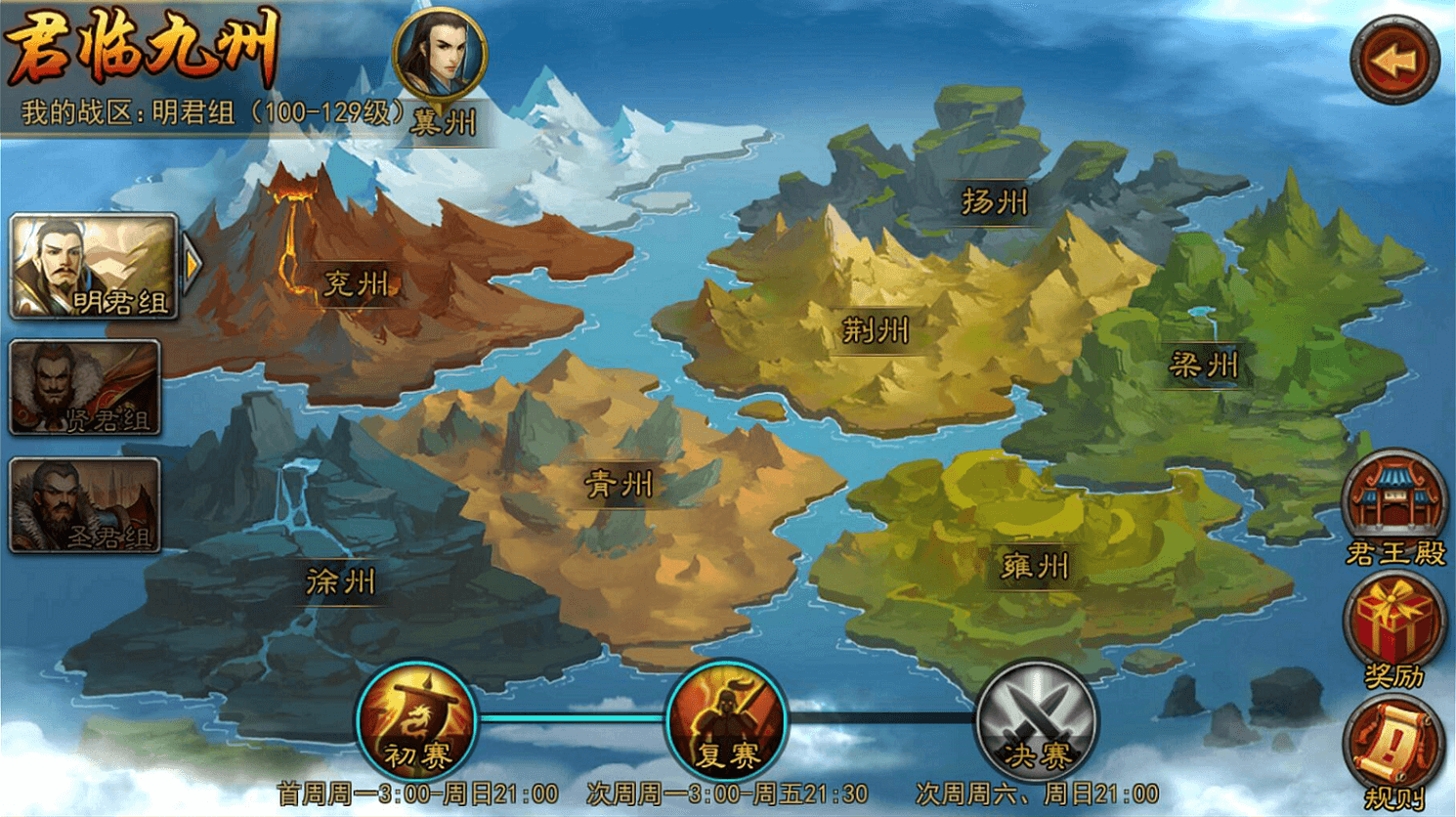The height and width of the screenshot is (817, 1456).
Task: Choose the 扬州 region
Action: (x=994, y=202)
